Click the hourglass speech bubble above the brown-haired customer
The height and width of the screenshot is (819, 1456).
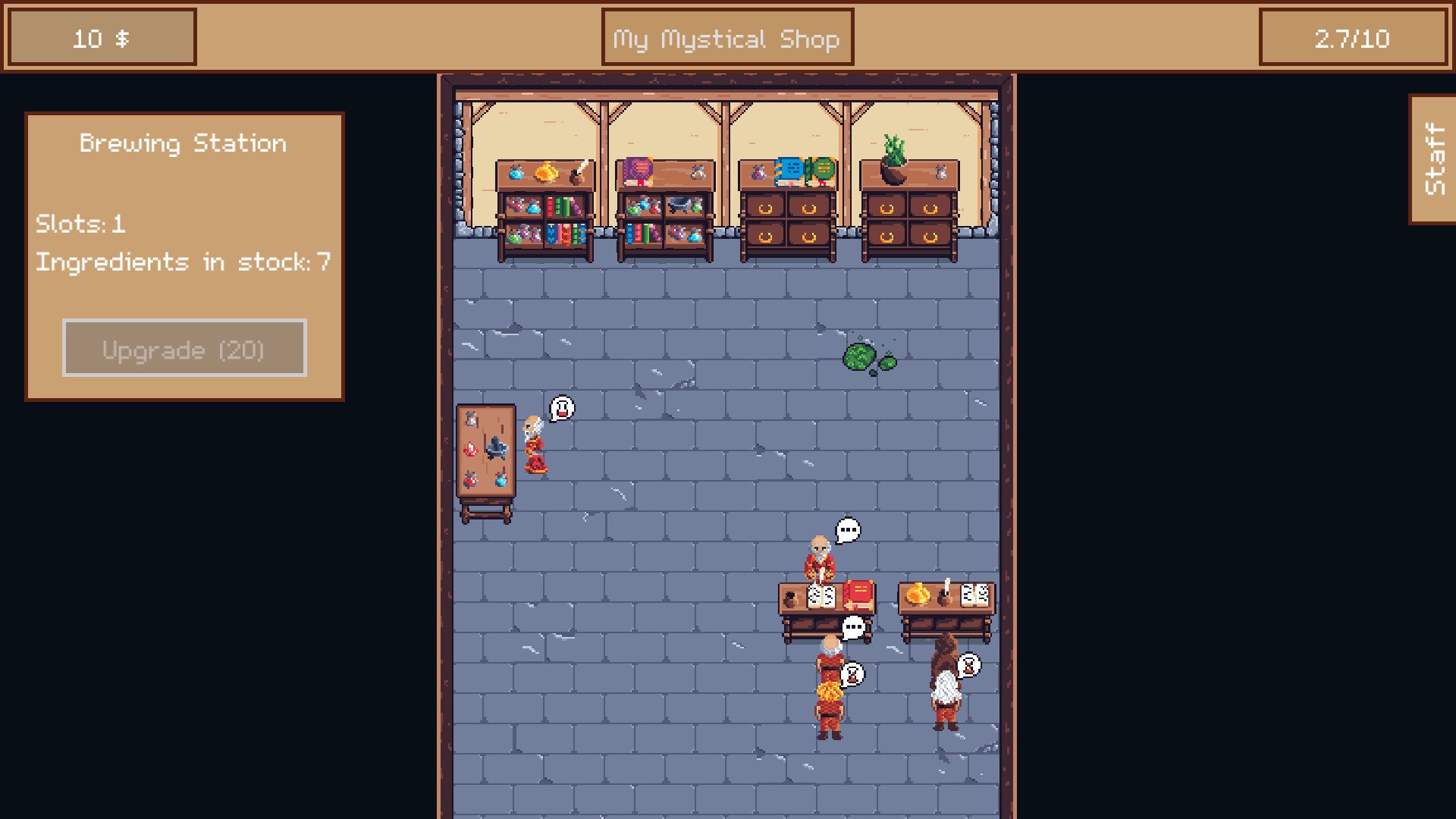coord(968,665)
